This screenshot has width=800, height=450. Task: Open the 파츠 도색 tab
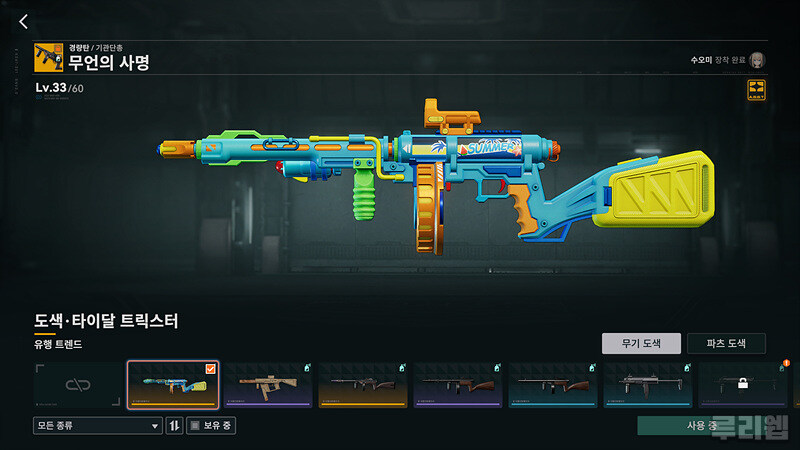pyautogui.click(x=726, y=344)
